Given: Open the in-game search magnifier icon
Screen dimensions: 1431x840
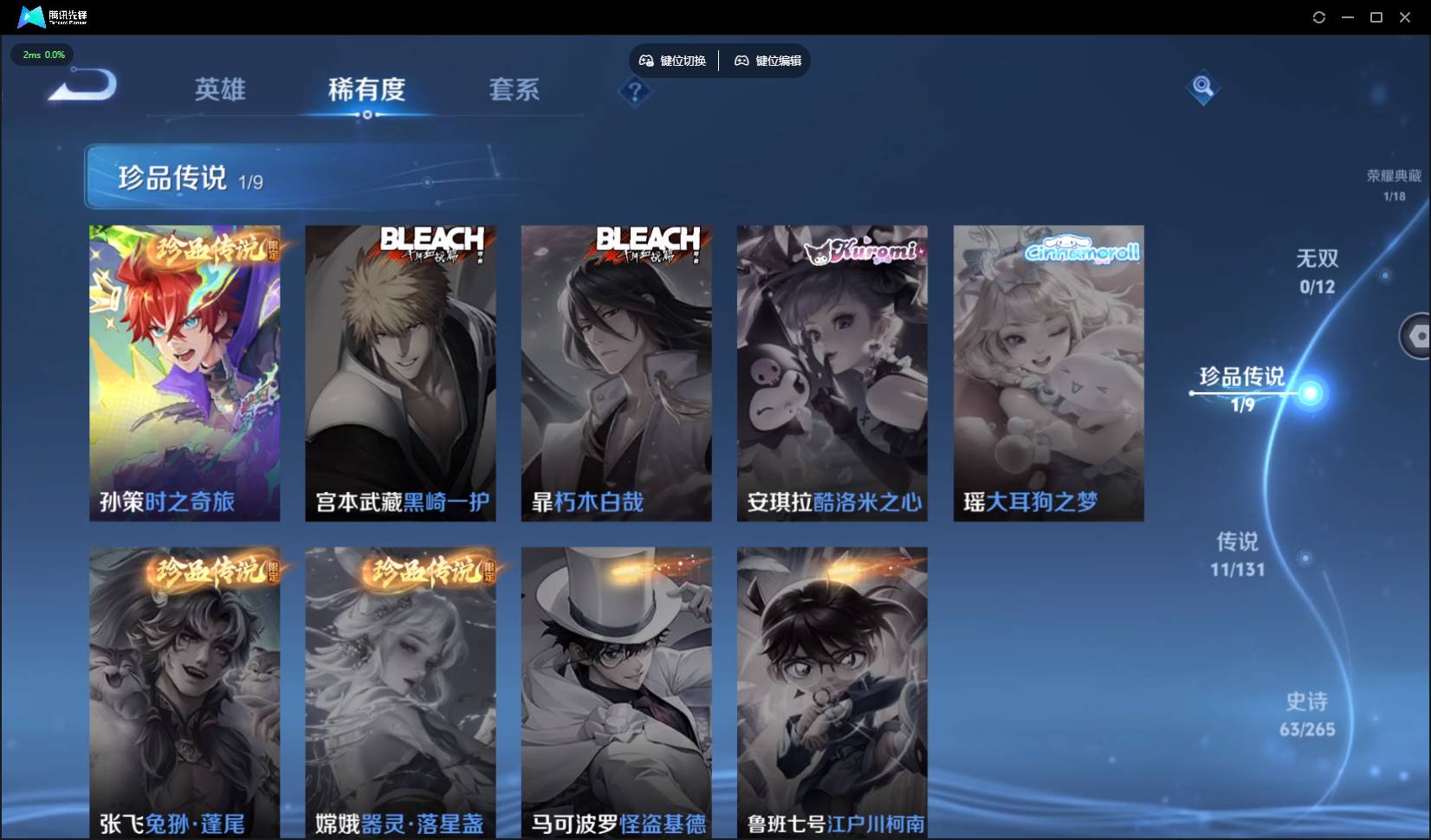Looking at the screenshot, I should pyautogui.click(x=1203, y=87).
